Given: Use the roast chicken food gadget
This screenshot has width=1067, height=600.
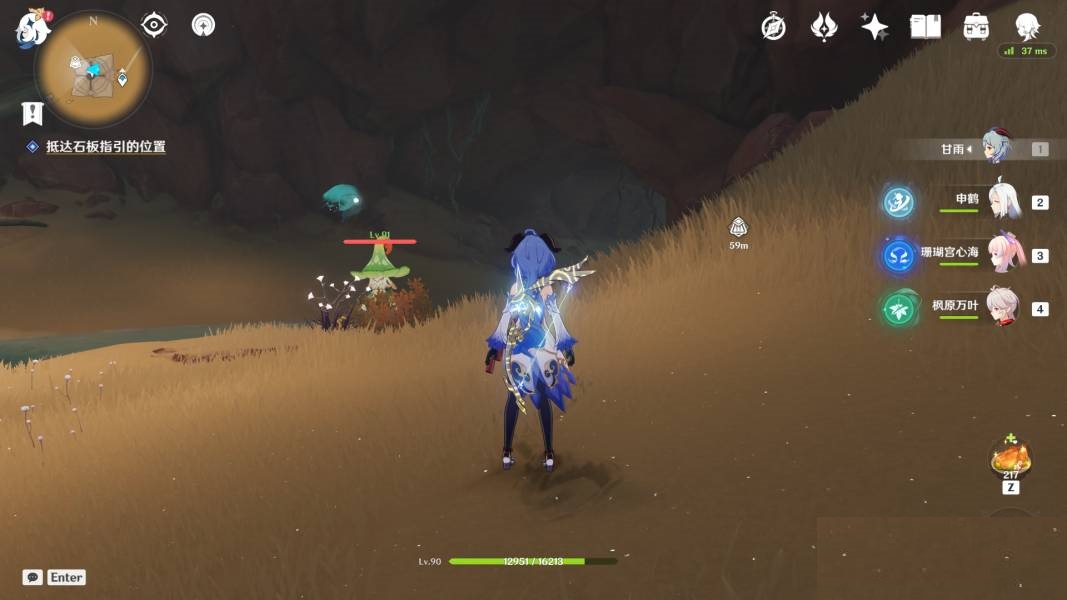Looking at the screenshot, I should click(1010, 459).
